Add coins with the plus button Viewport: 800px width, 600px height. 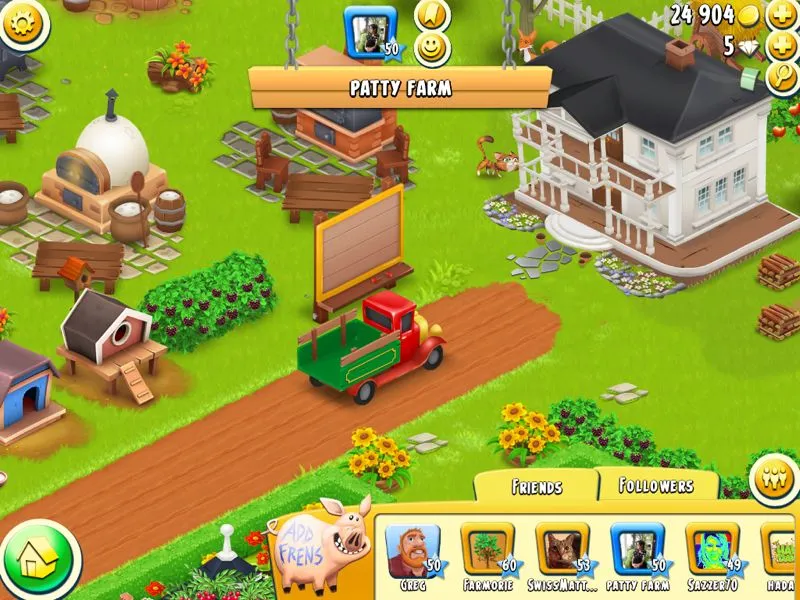782,15
